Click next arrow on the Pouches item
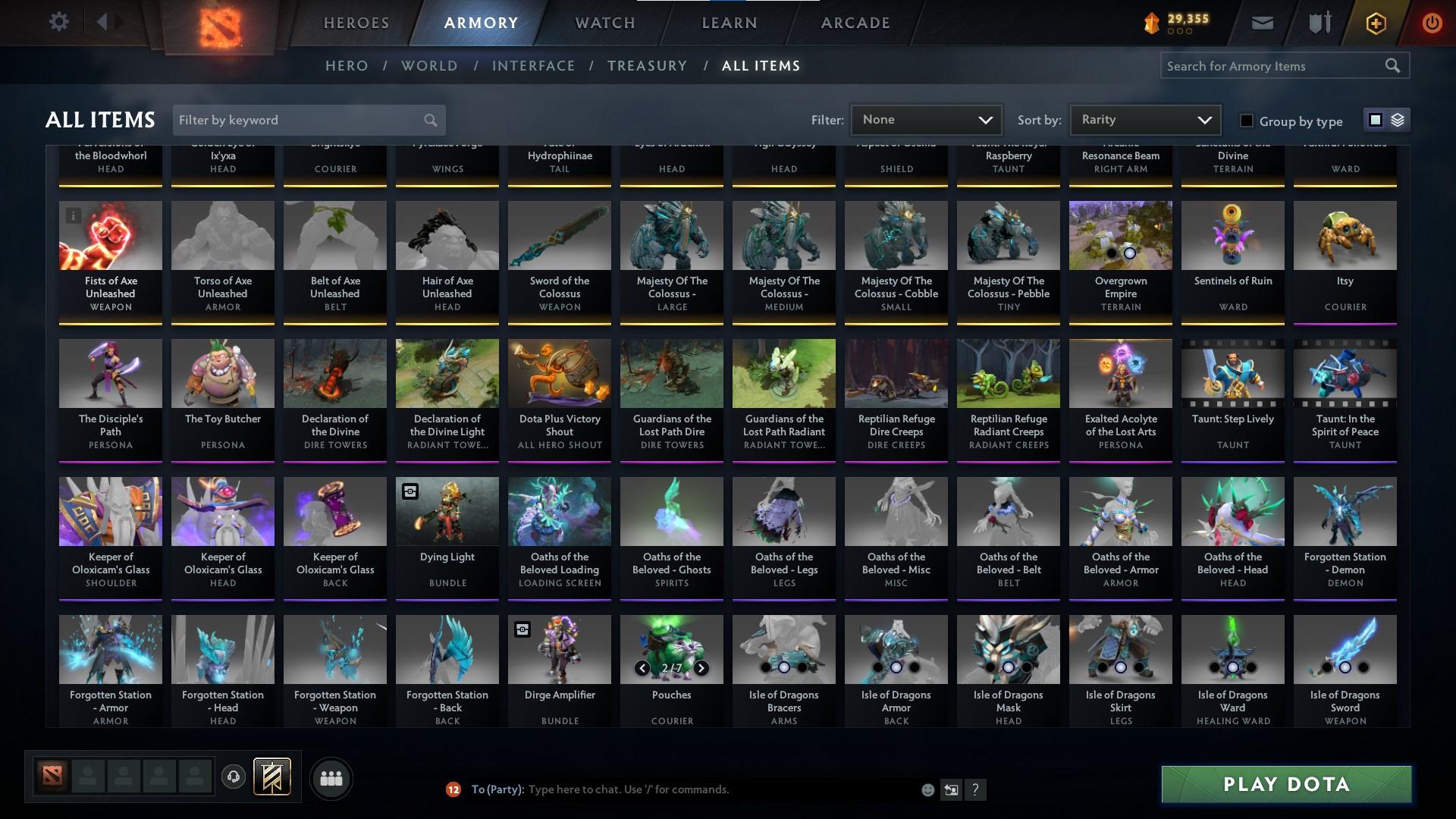Viewport: 1456px width, 819px height. (700, 669)
